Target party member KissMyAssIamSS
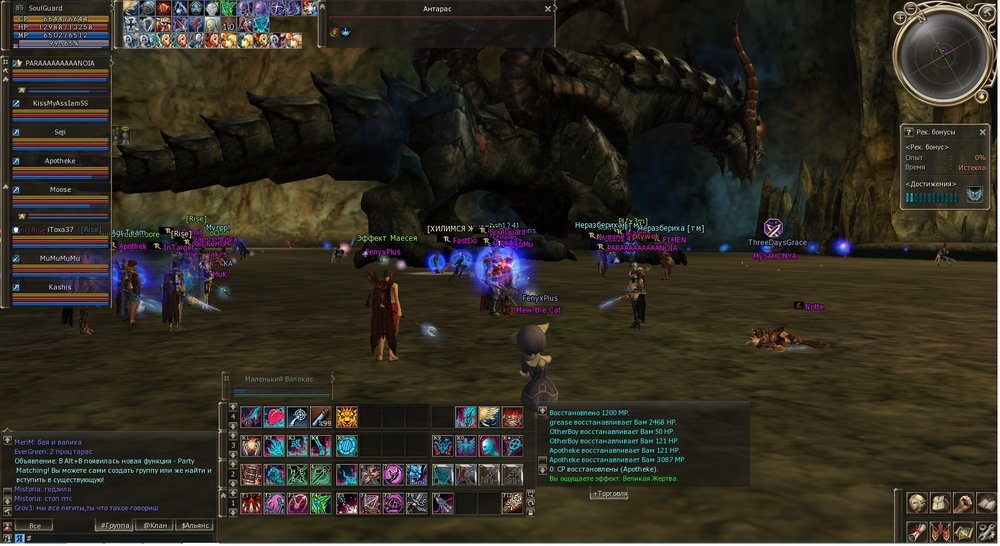Image resolution: width=1000 pixels, height=546 pixels. [60, 103]
